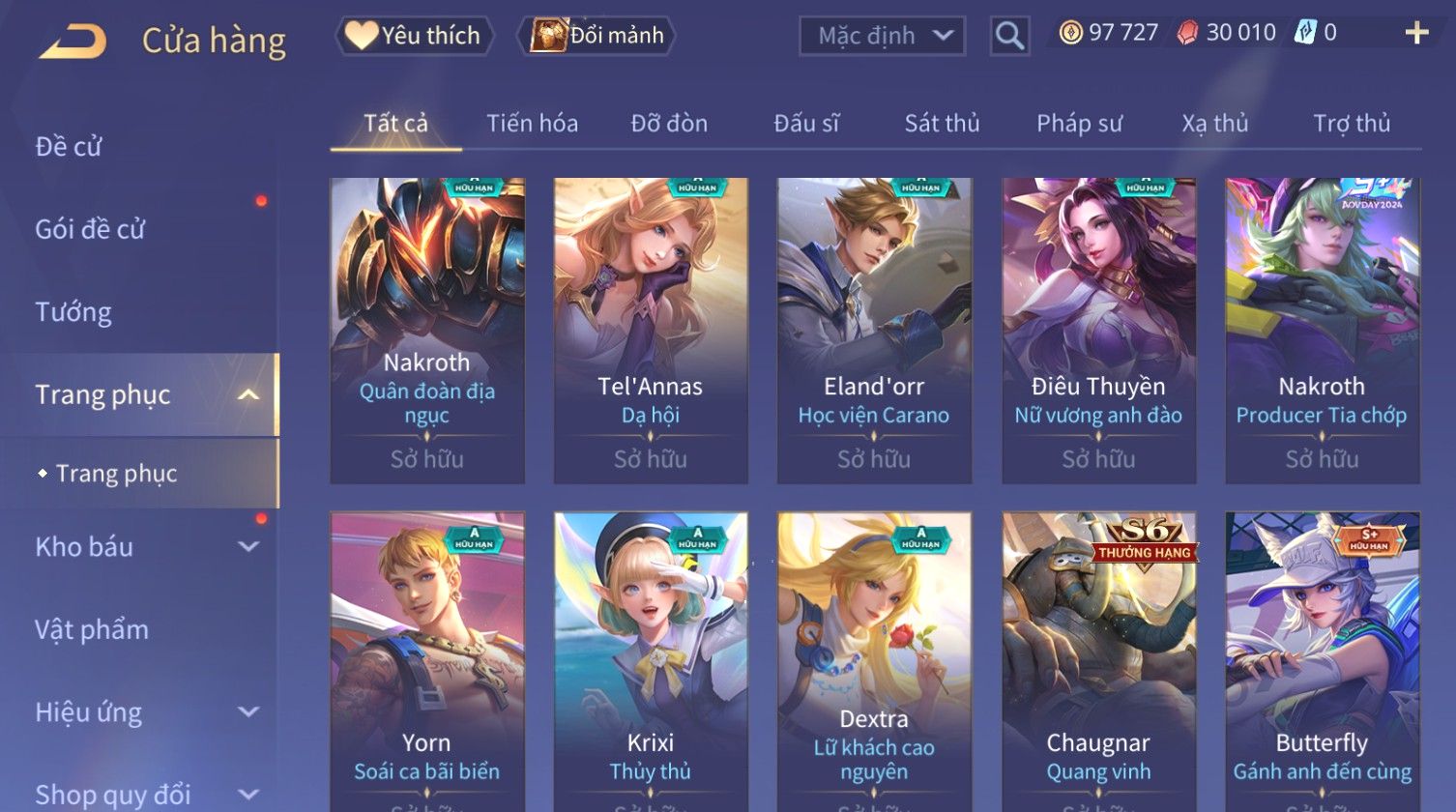Expand the Mặc định sort dropdown

[x=882, y=36]
